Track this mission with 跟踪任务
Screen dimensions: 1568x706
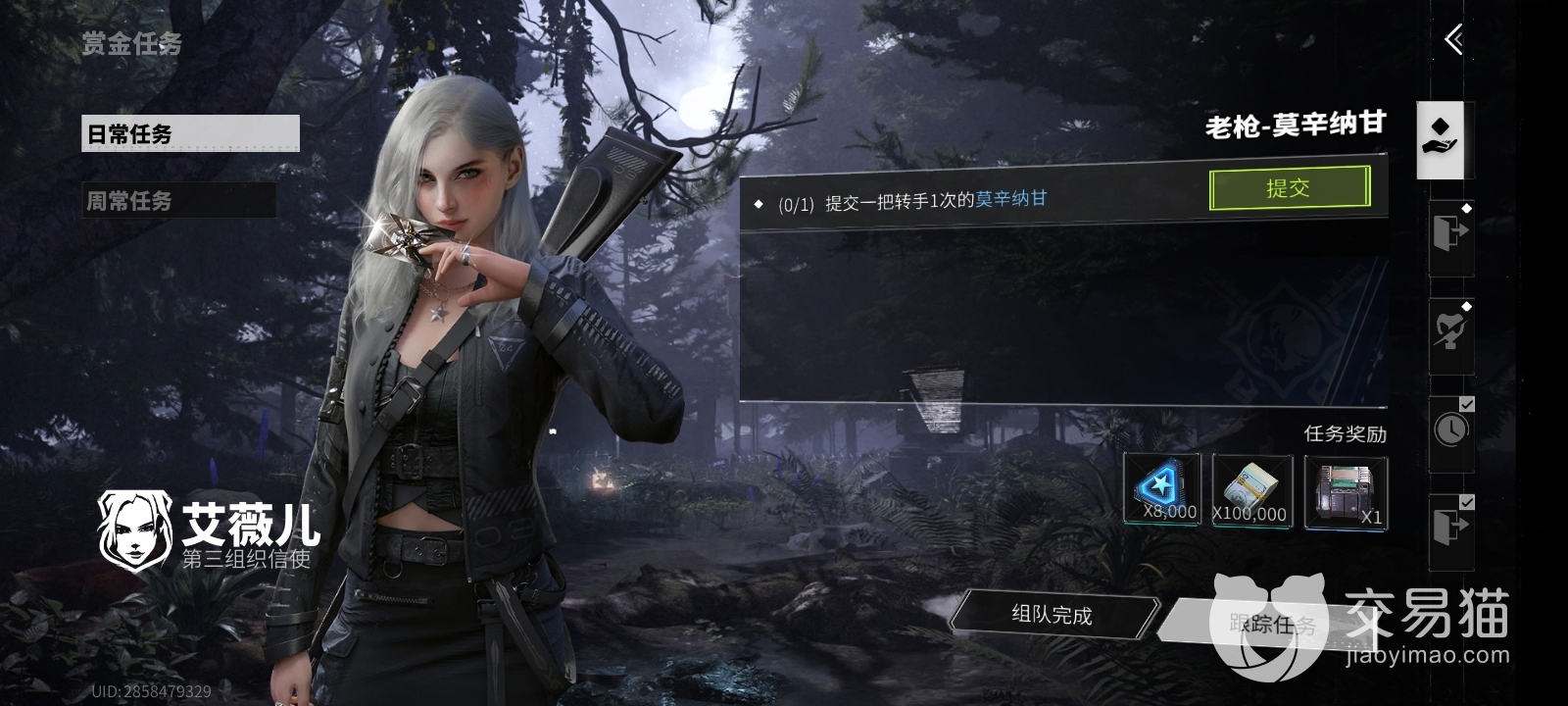point(1274,624)
